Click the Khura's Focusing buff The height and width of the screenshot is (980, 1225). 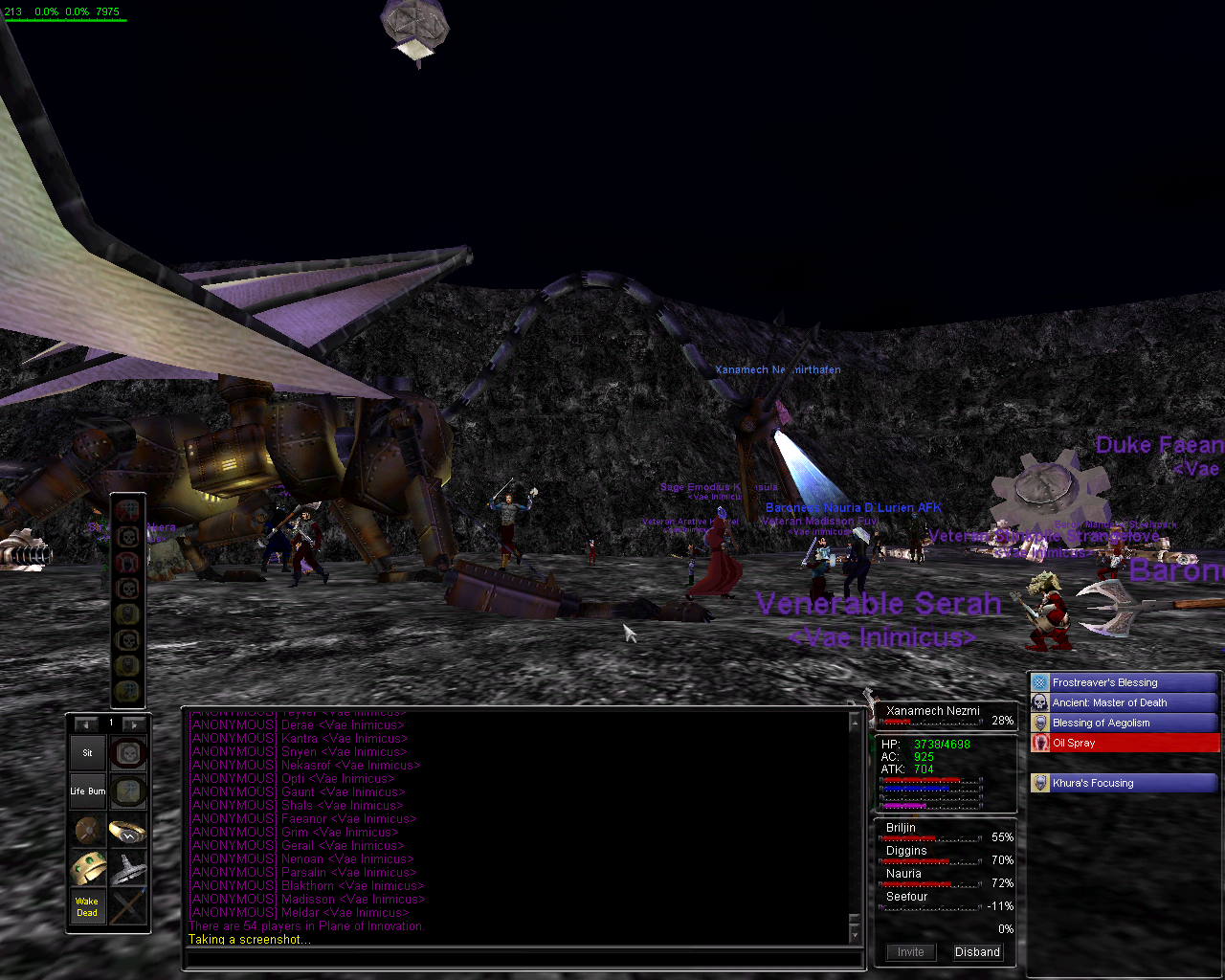(x=1125, y=783)
